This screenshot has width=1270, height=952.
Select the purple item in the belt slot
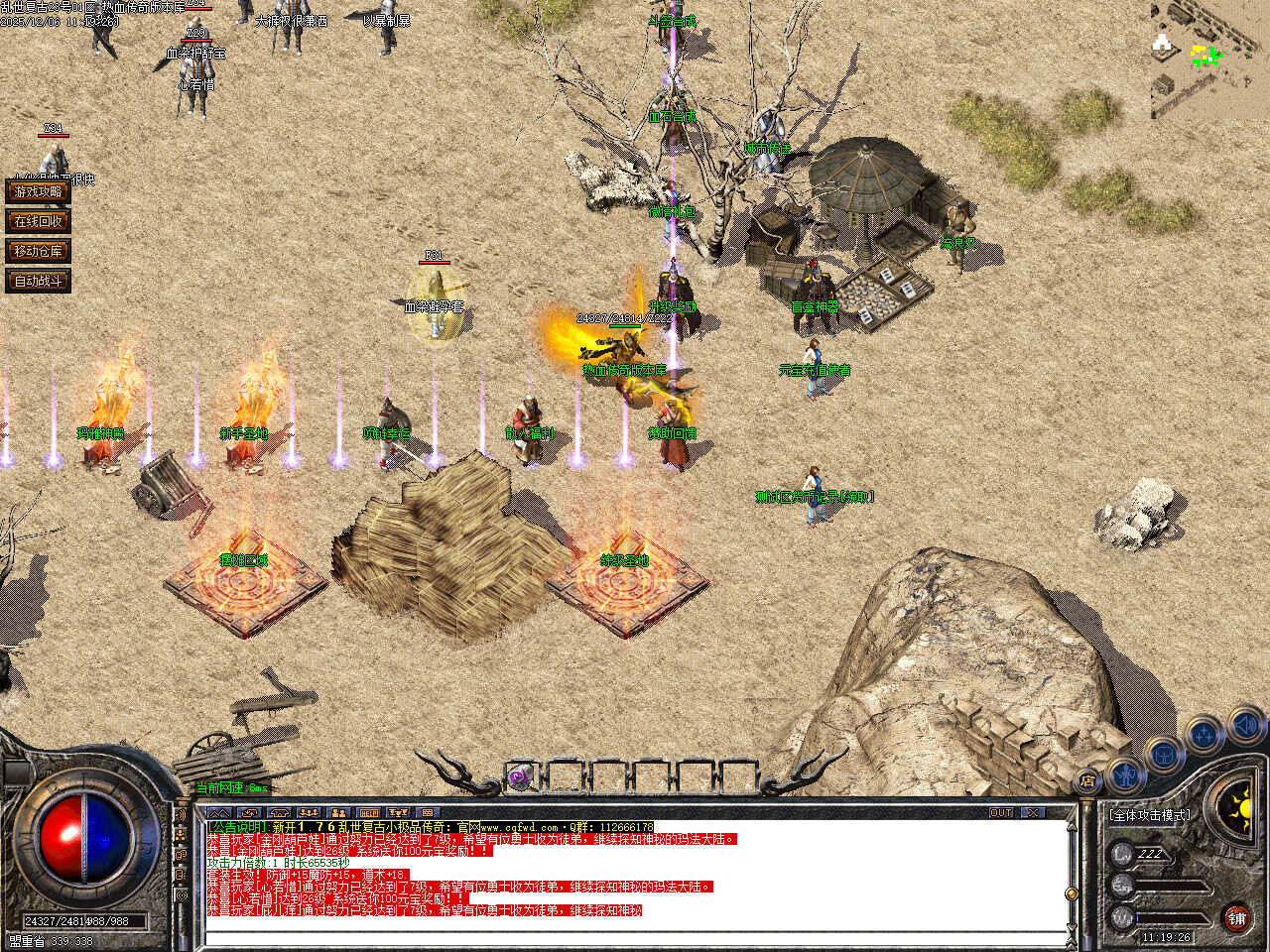[520, 777]
